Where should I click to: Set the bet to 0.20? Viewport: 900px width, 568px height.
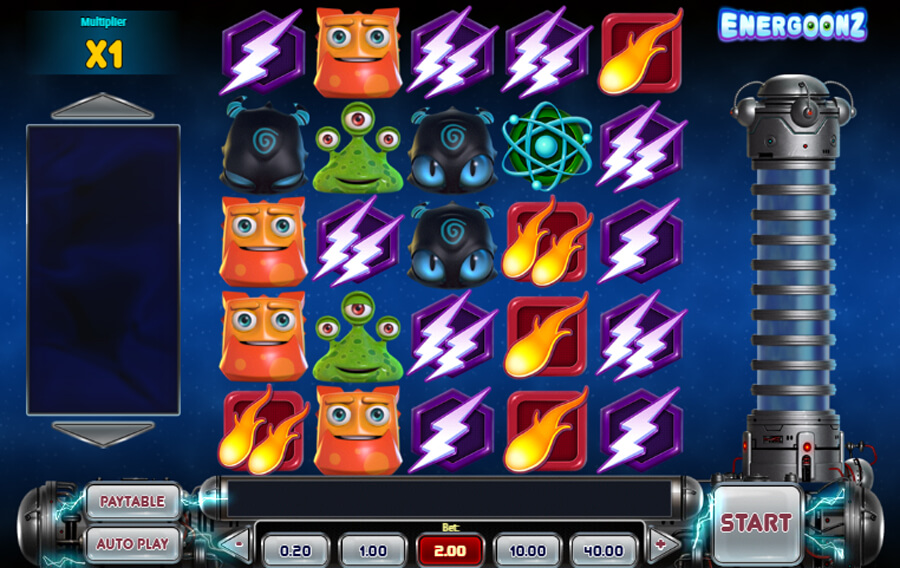[295, 550]
